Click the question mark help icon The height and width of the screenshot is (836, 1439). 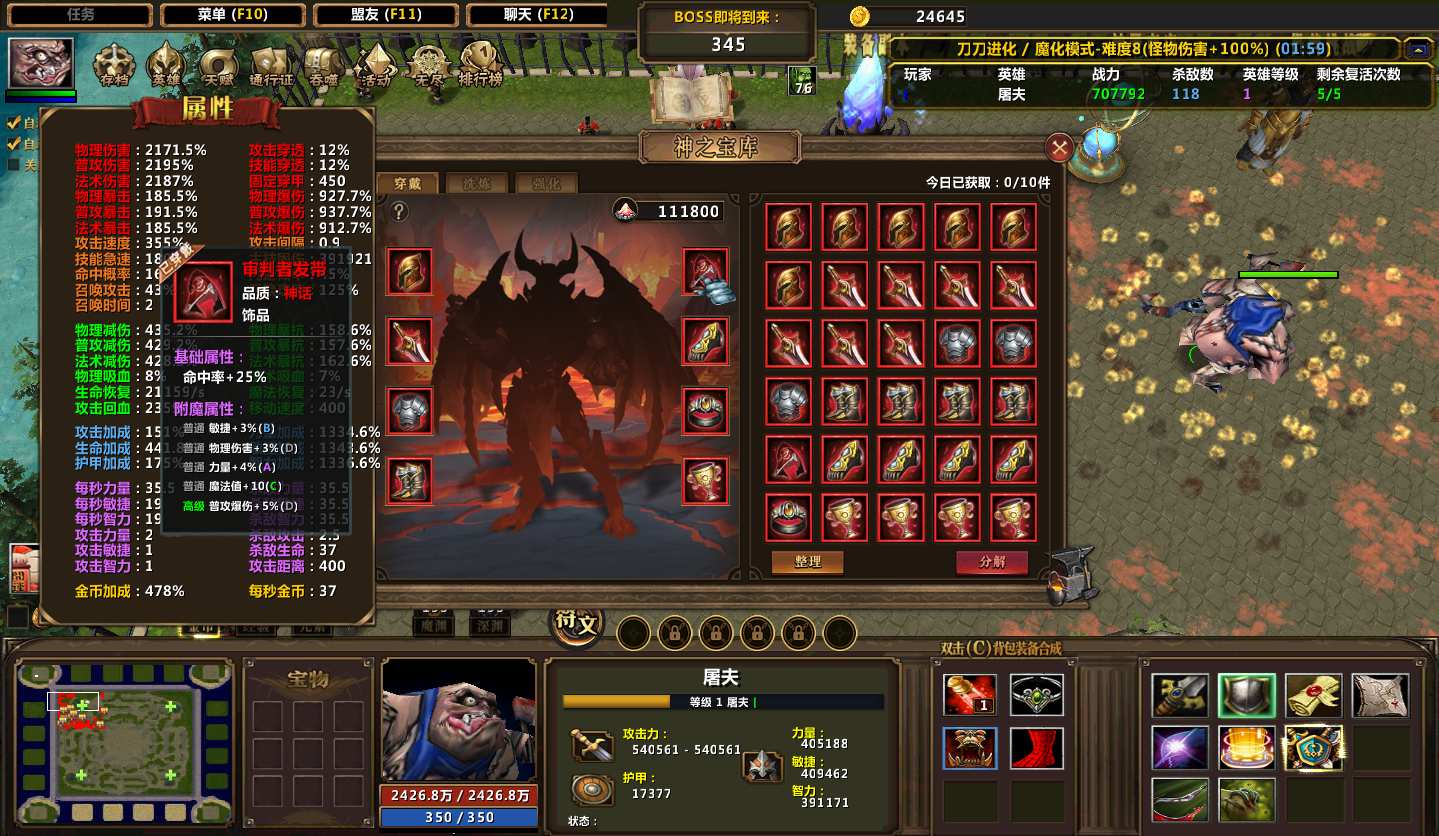tap(399, 211)
